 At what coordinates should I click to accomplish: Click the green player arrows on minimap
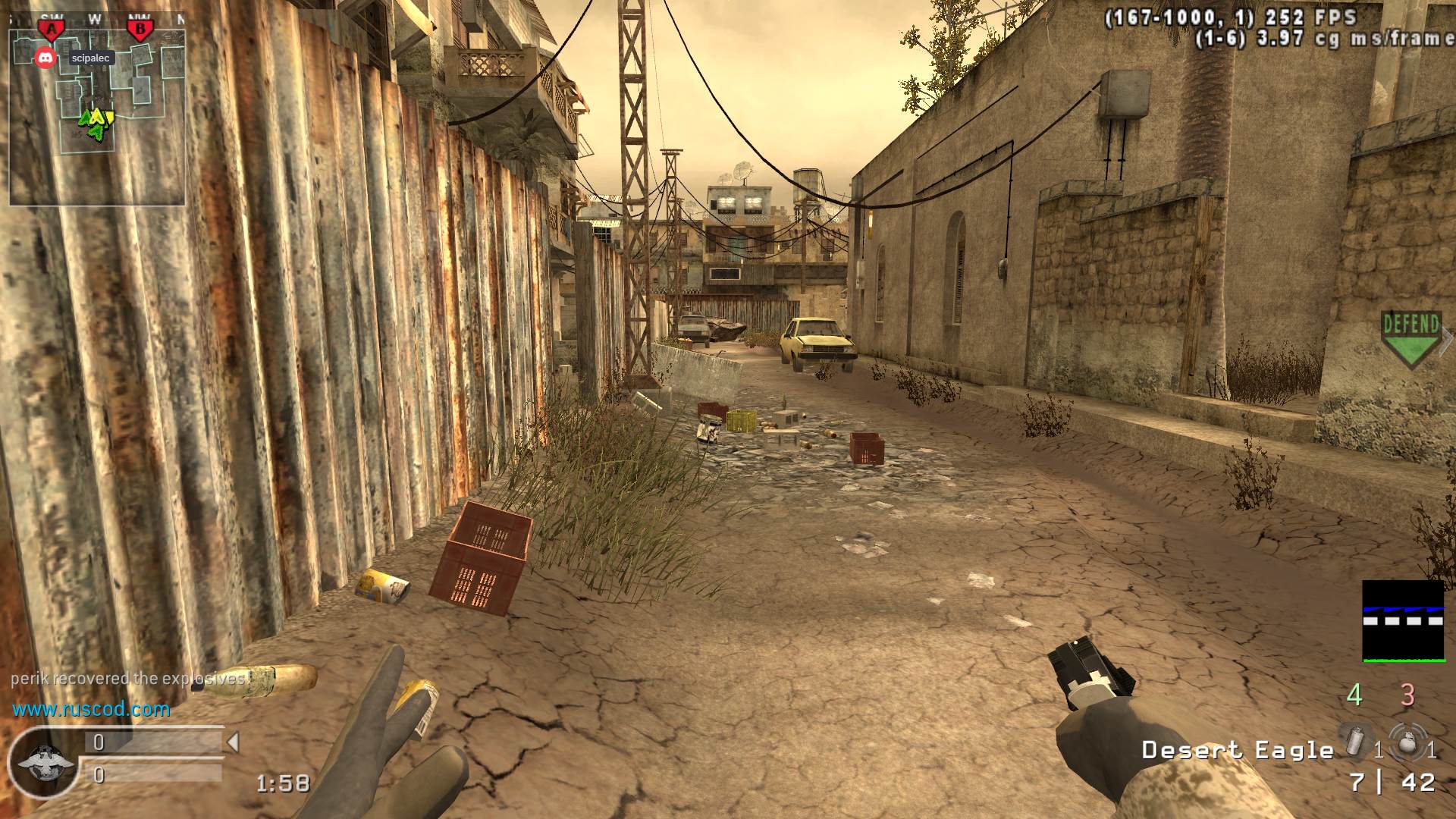96,121
